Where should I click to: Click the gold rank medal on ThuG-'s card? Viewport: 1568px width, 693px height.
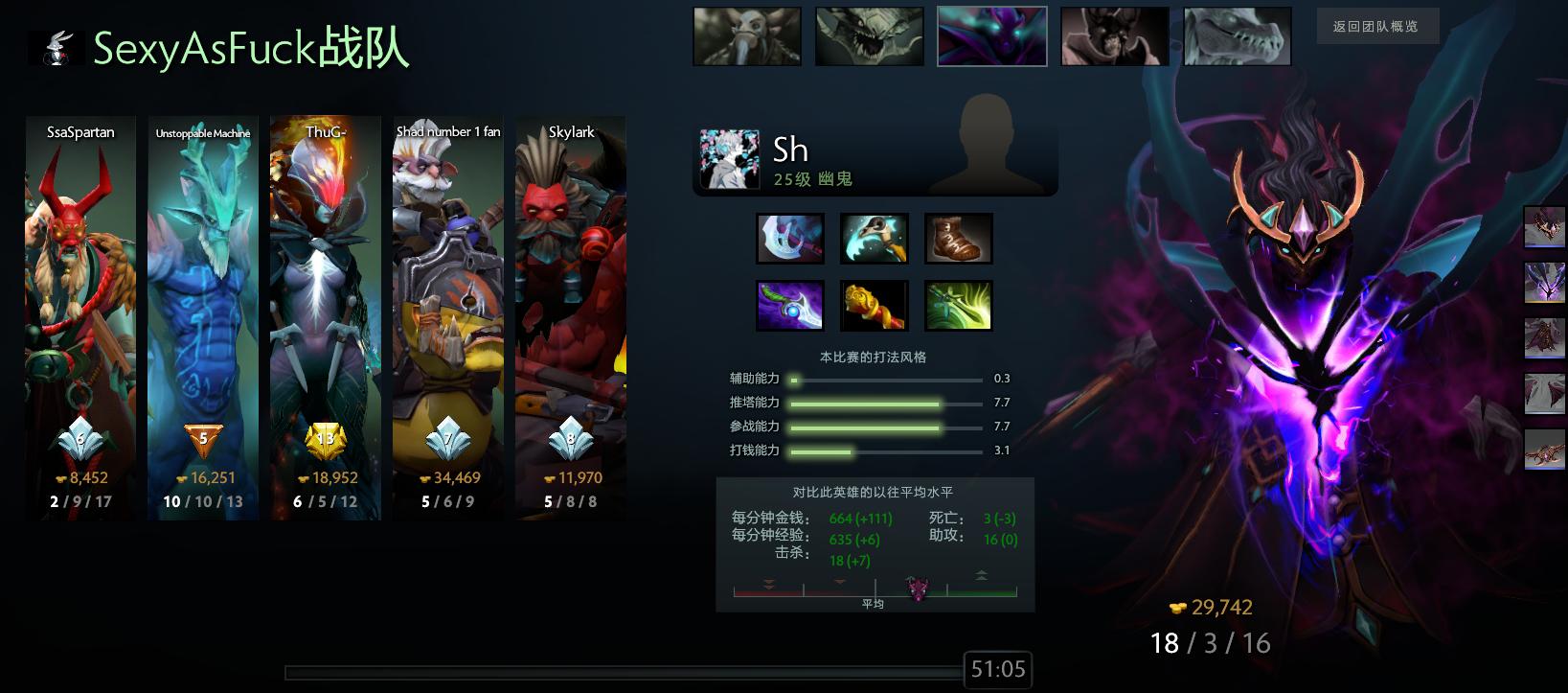point(326,440)
